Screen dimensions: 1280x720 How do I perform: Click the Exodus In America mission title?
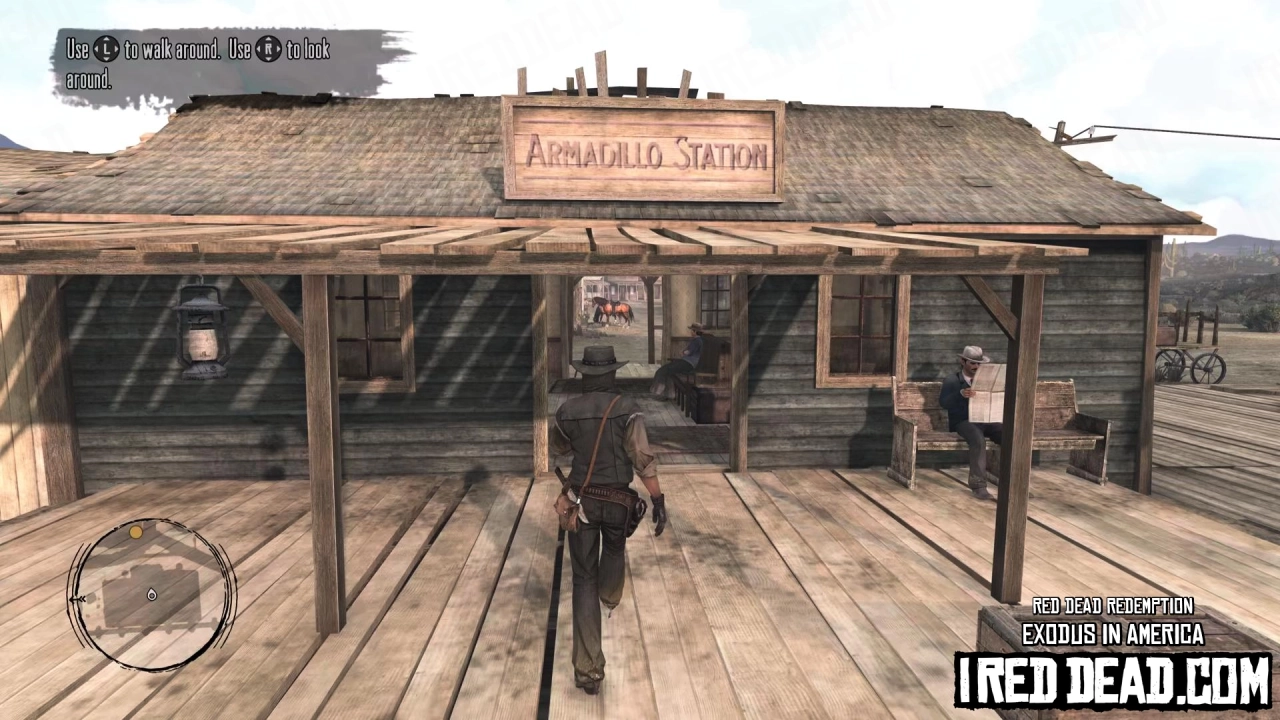click(1113, 634)
